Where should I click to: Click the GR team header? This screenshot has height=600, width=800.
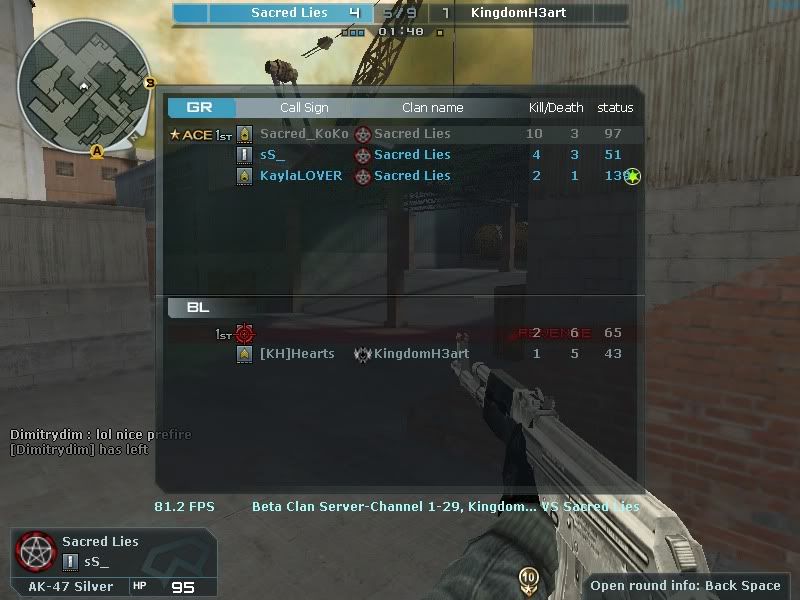pyautogui.click(x=201, y=107)
